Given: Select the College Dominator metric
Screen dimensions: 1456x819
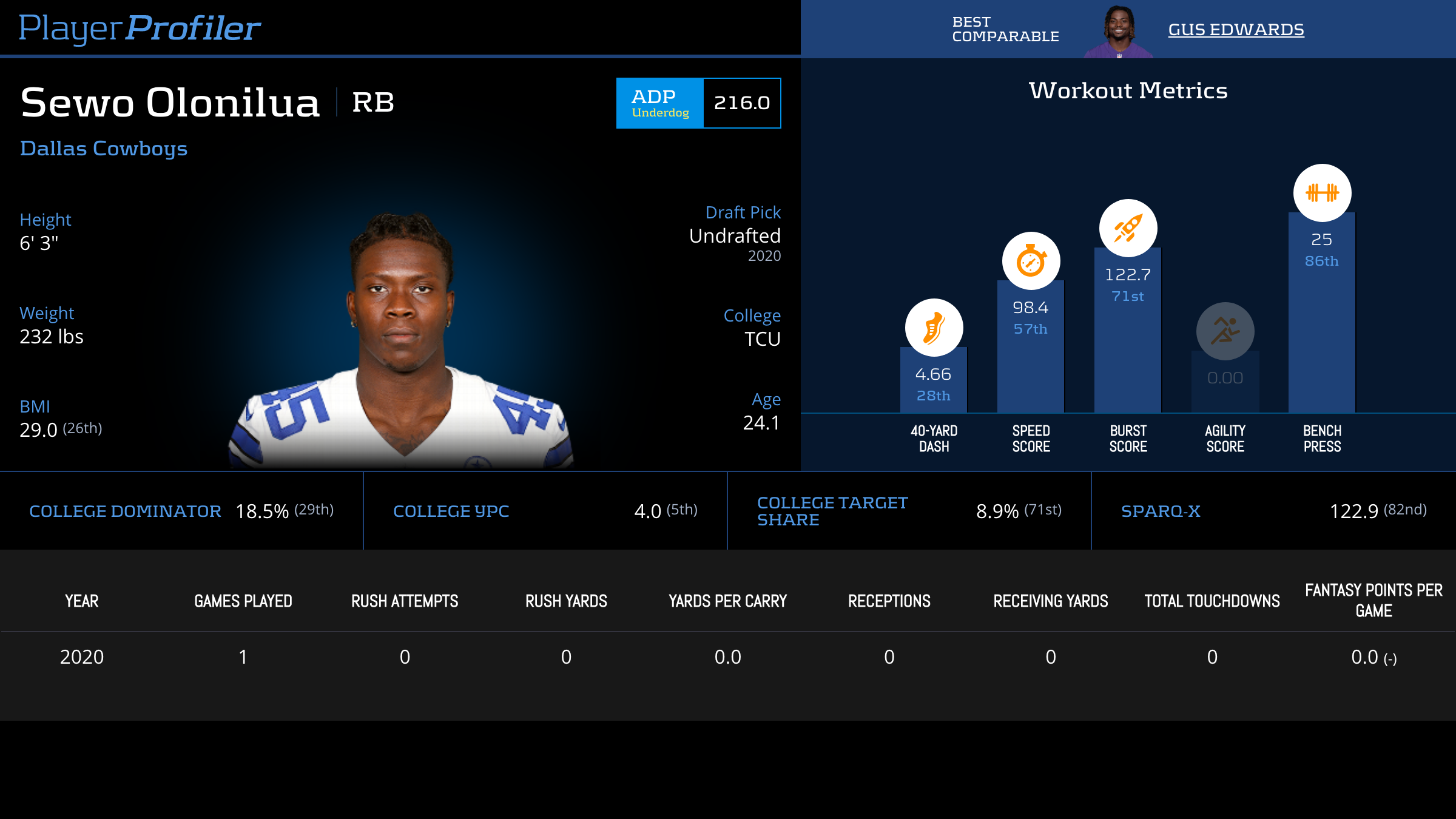Looking at the screenshot, I should (125, 511).
